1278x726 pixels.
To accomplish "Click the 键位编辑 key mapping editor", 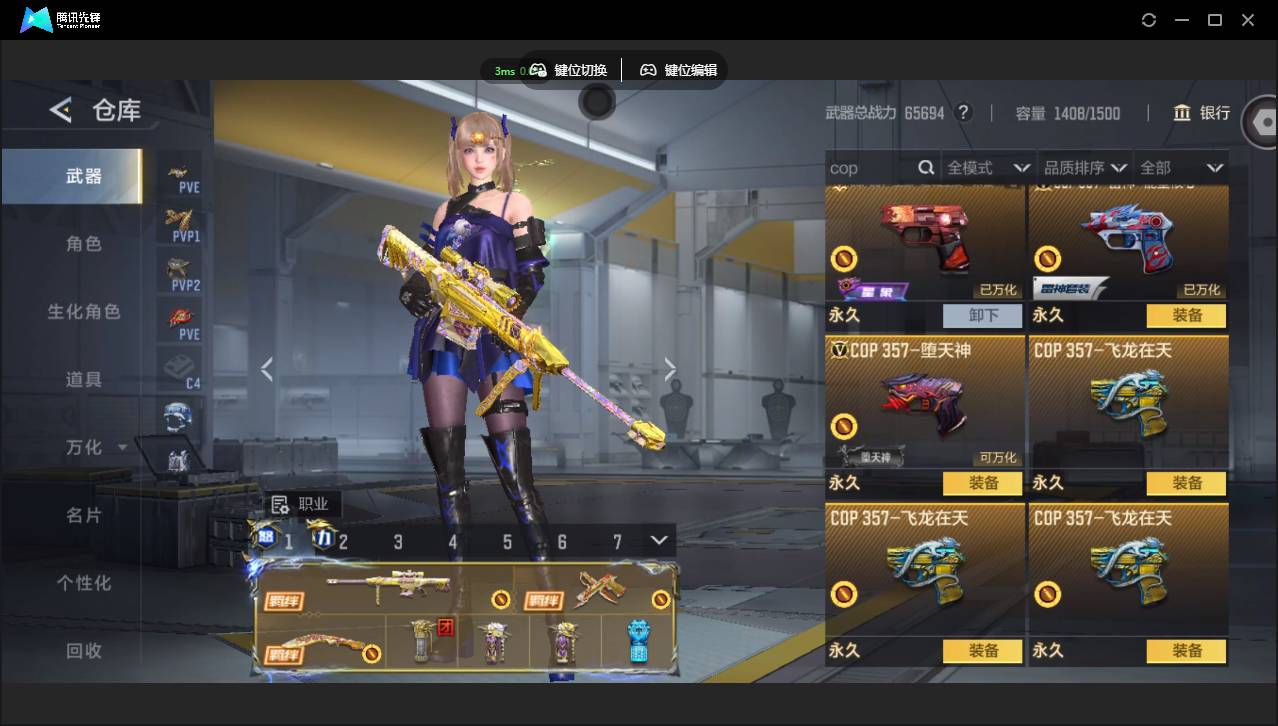I will point(679,70).
